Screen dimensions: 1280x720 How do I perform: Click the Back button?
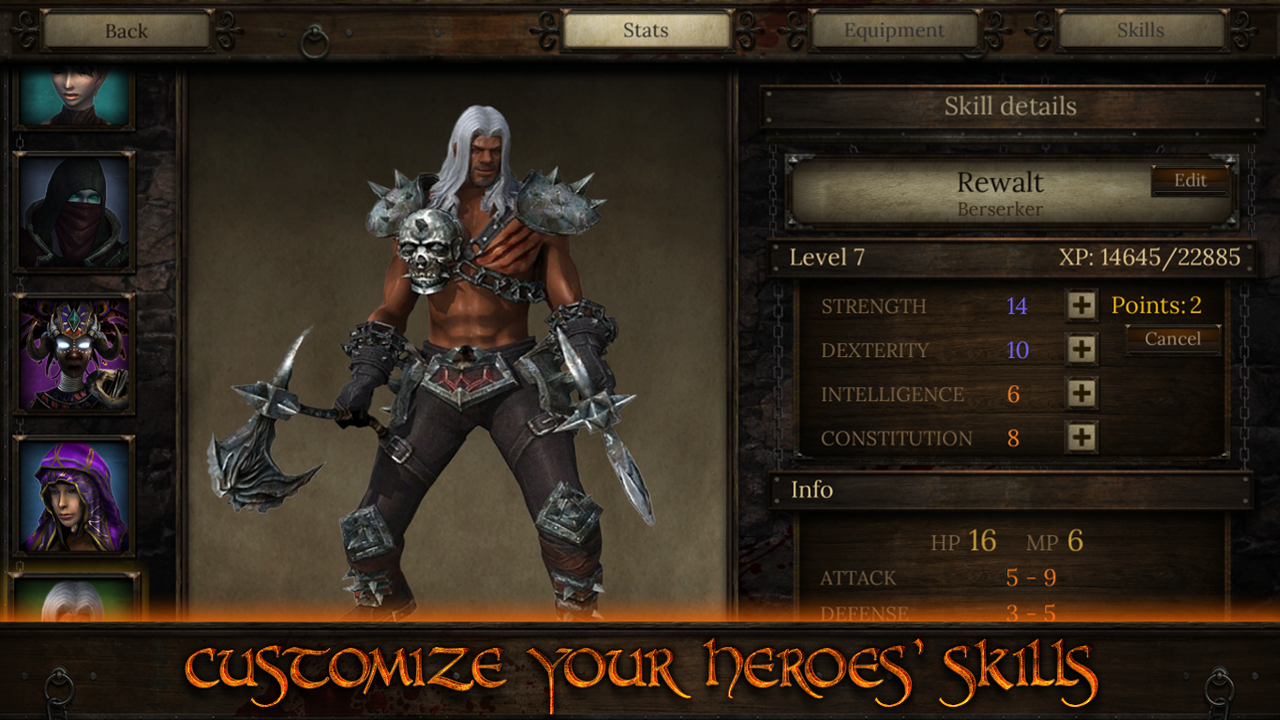(124, 30)
